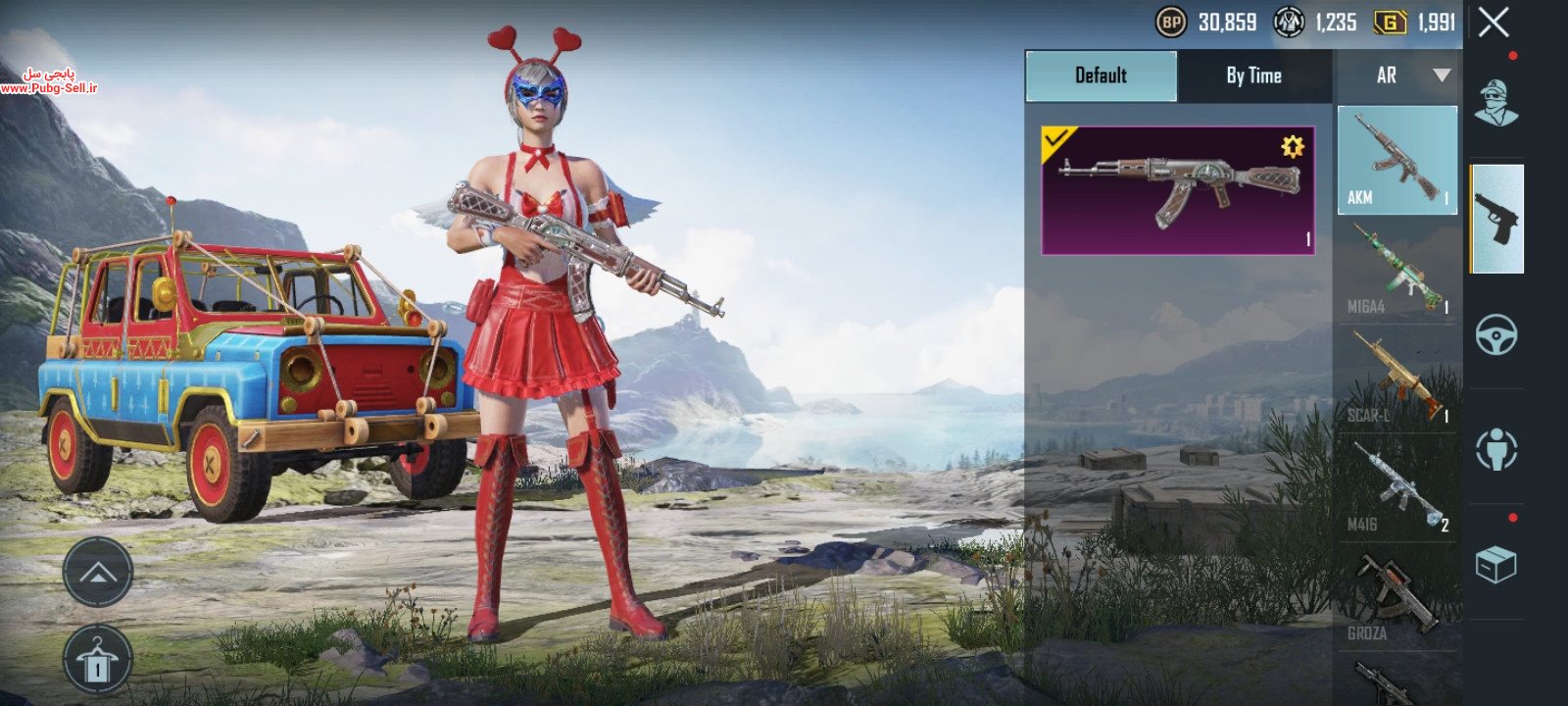The width and height of the screenshot is (1568, 706).
Task: Open the character outfit category
Action: [1496, 103]
